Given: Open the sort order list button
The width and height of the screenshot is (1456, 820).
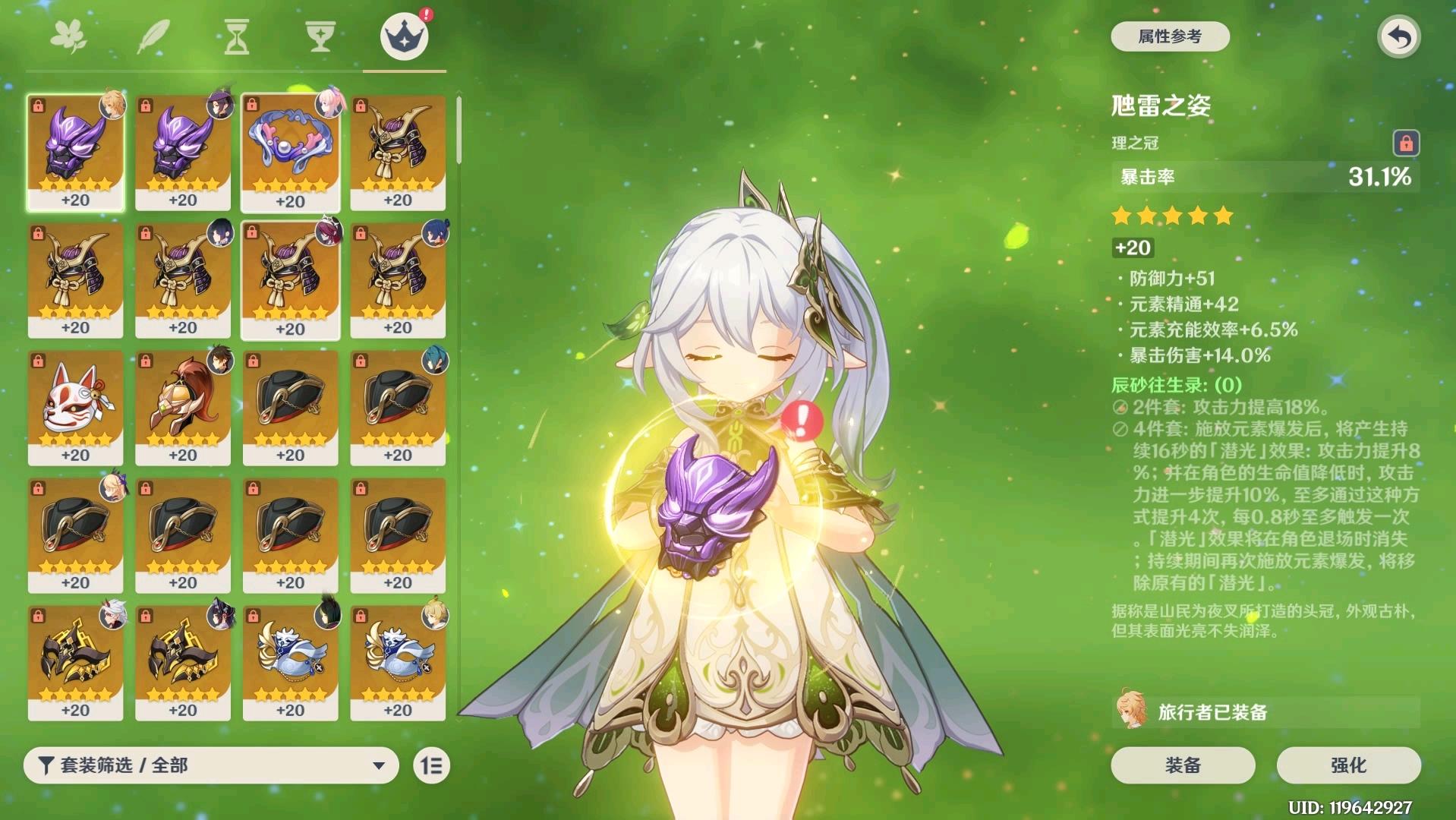Looking at the screenshot, I should [431, 765].
